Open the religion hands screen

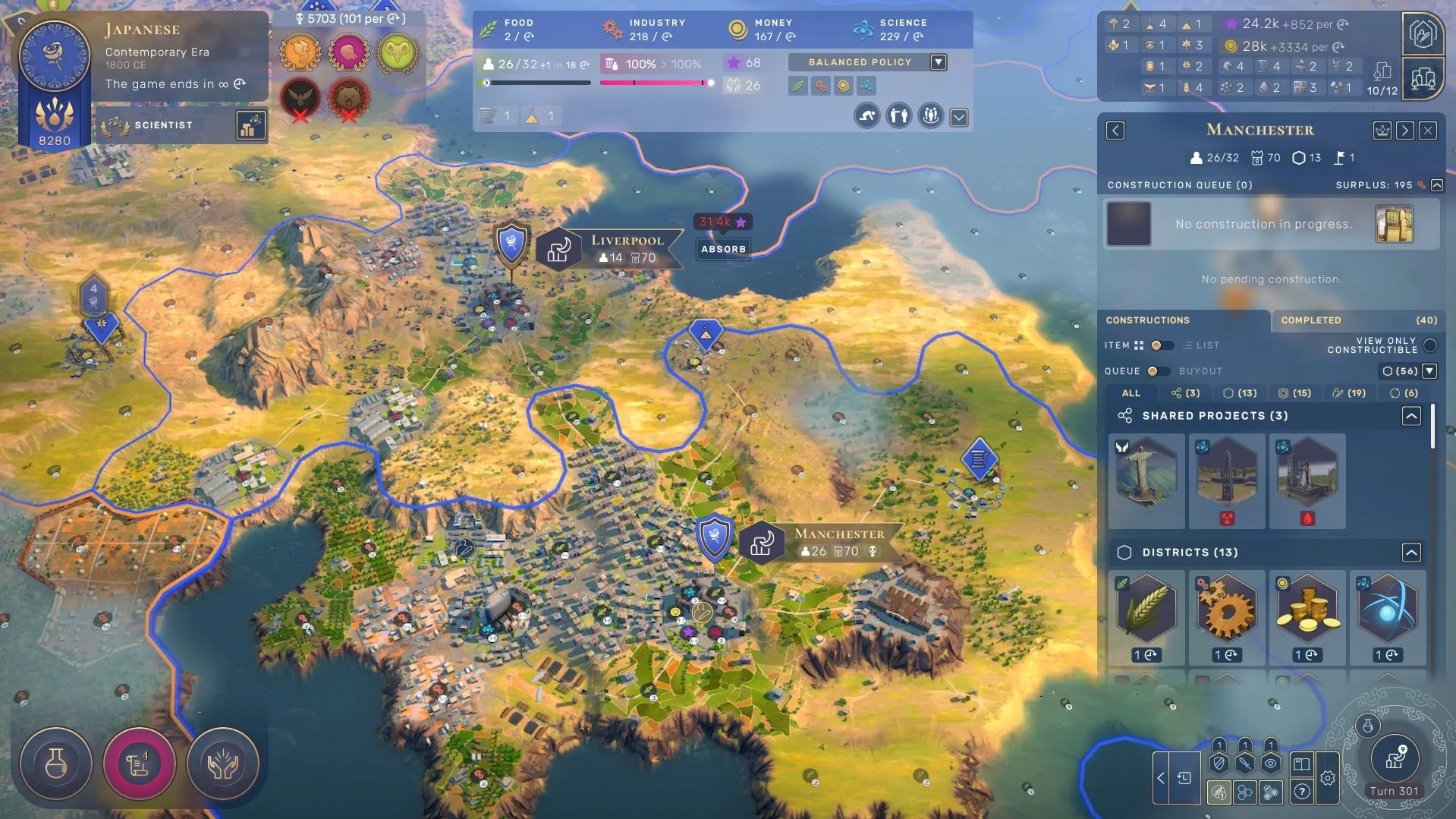[x=222, y=764]
